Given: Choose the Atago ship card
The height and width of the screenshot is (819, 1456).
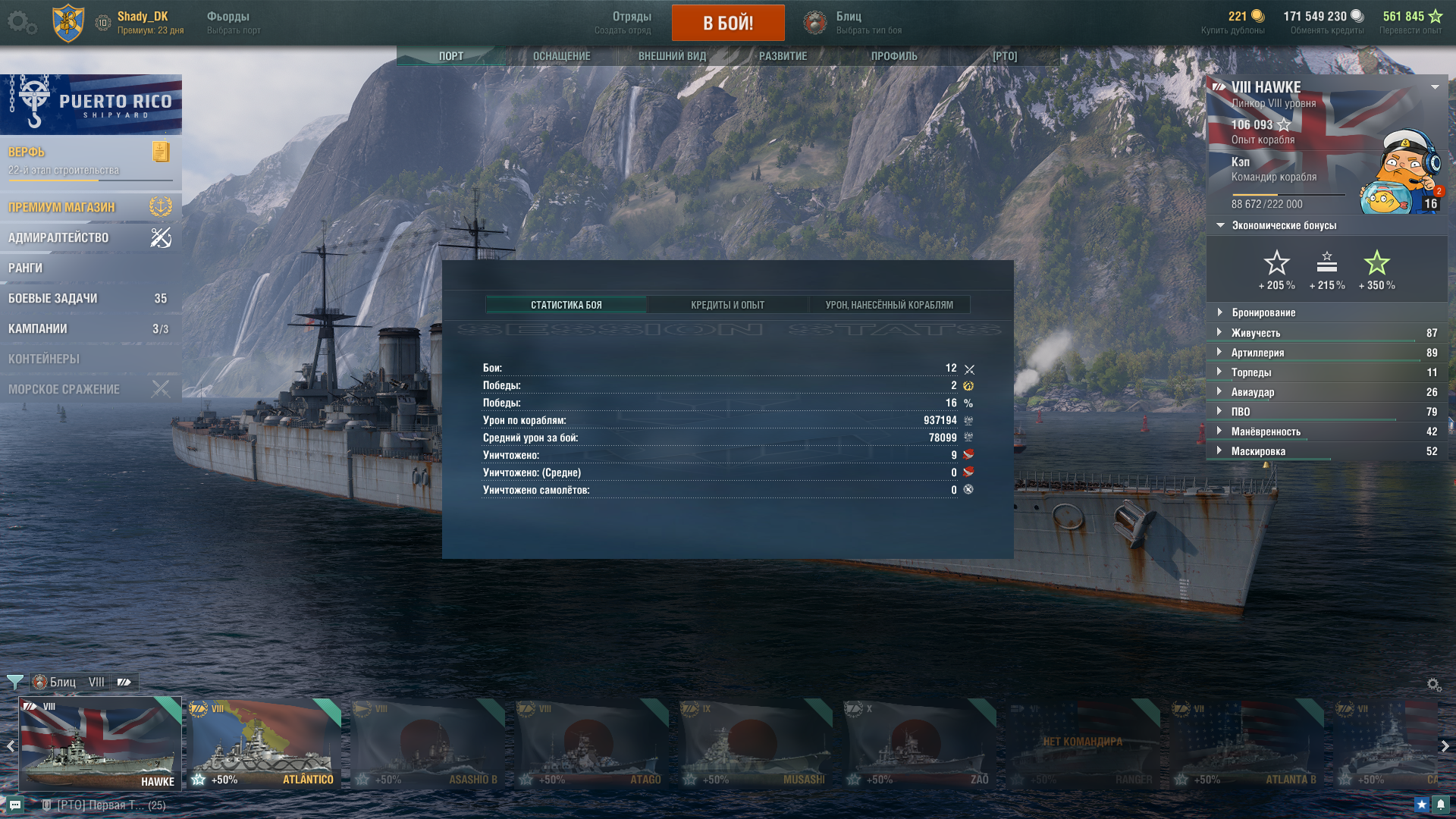Looking at the screenshot, I should (x=592, y=743).
